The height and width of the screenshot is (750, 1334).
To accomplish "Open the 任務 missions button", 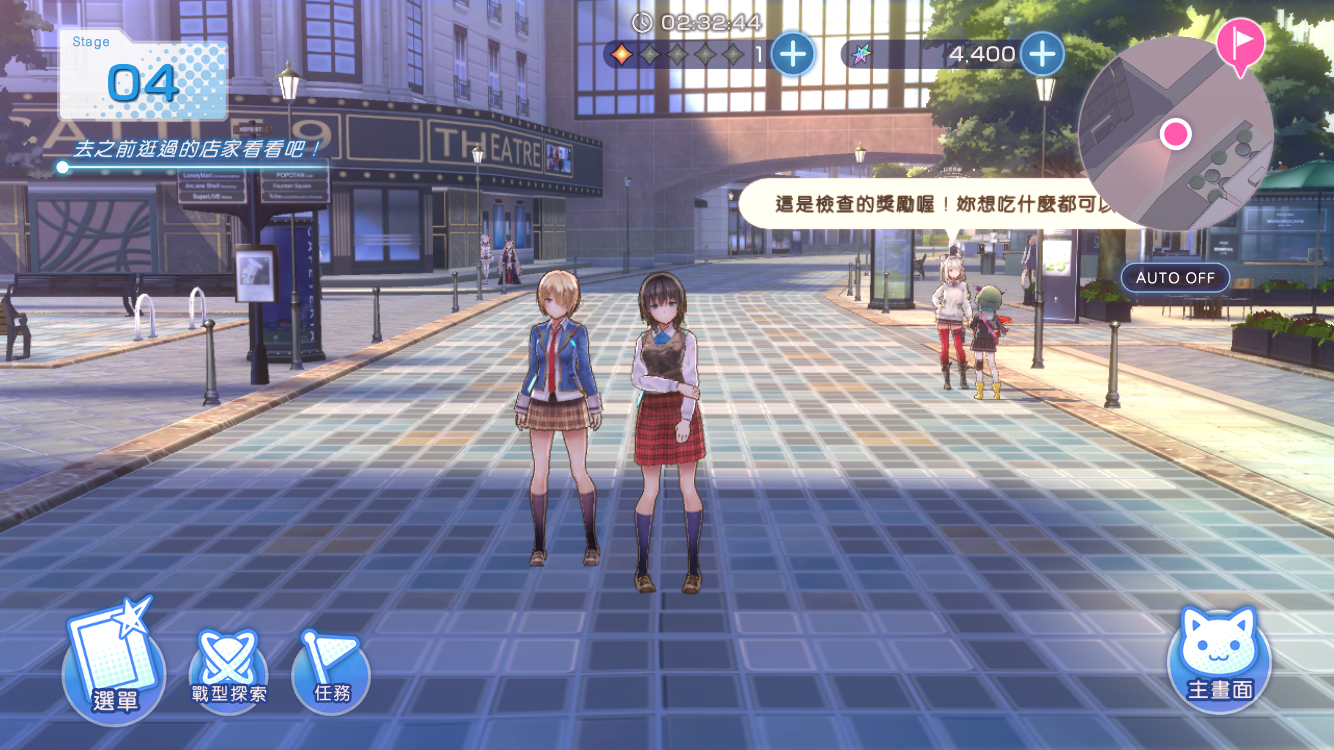I will [331, 672].
